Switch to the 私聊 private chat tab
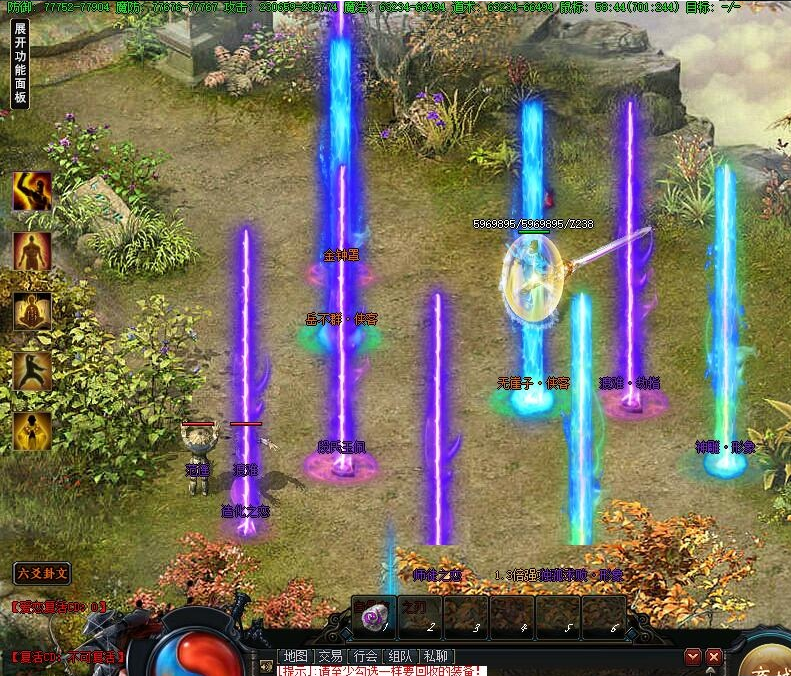Image resolution: width=791 pixels, height=676 pixels. [x=436, y=657]
